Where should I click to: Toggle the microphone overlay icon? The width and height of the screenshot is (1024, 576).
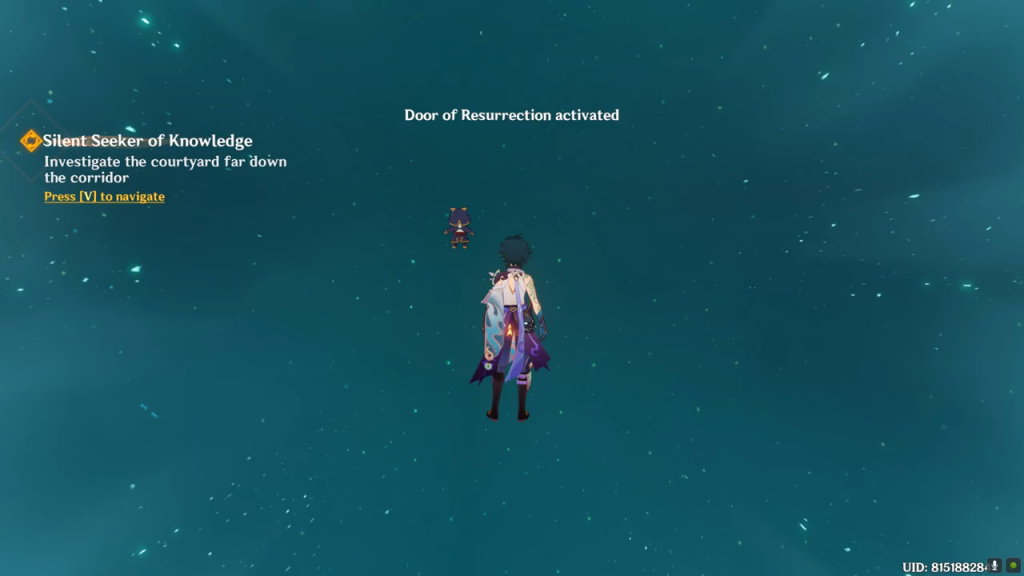click(x=995, y=566)
